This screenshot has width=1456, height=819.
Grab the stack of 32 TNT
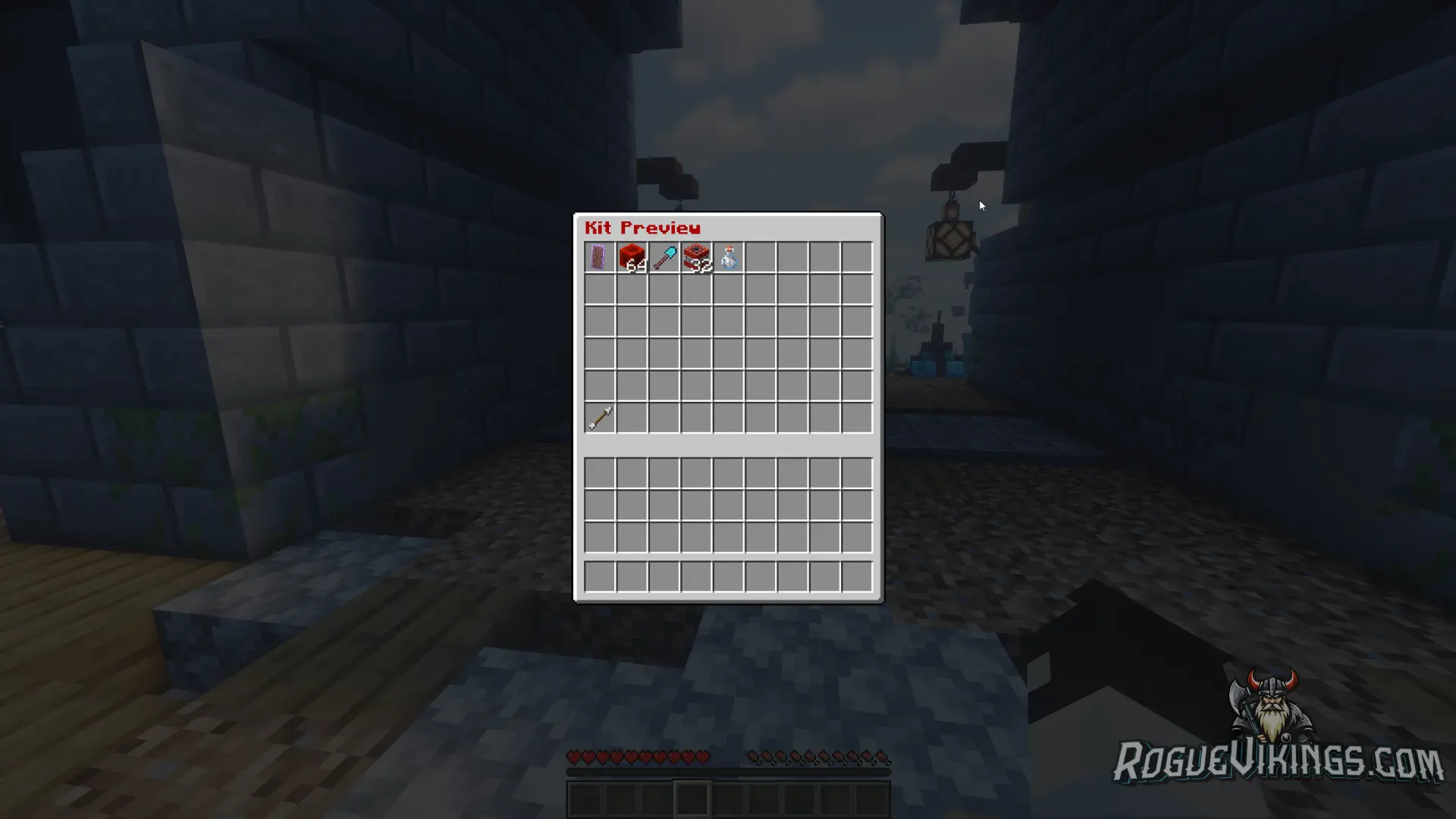[697, 258]
